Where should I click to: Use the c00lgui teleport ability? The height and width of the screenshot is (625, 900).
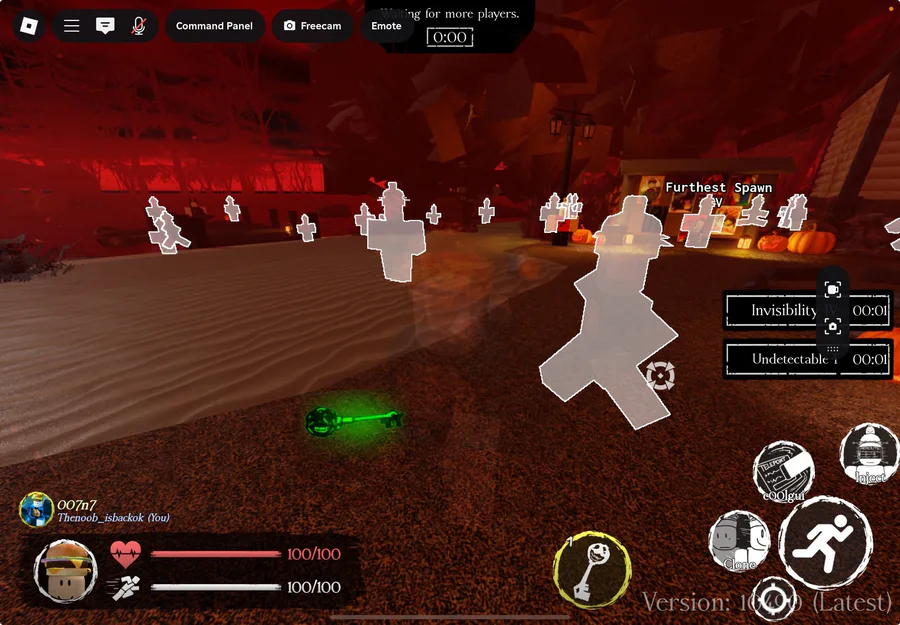783,471
